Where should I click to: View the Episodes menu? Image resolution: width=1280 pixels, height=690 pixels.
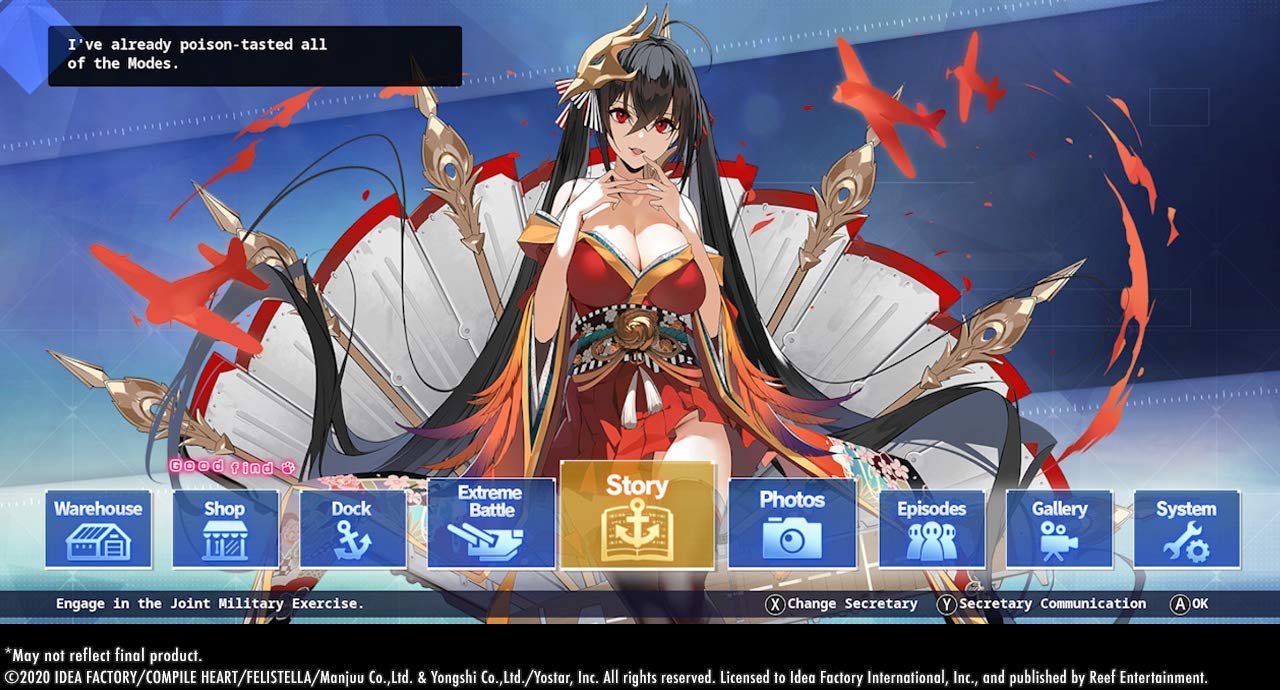(x=931, y=529)
